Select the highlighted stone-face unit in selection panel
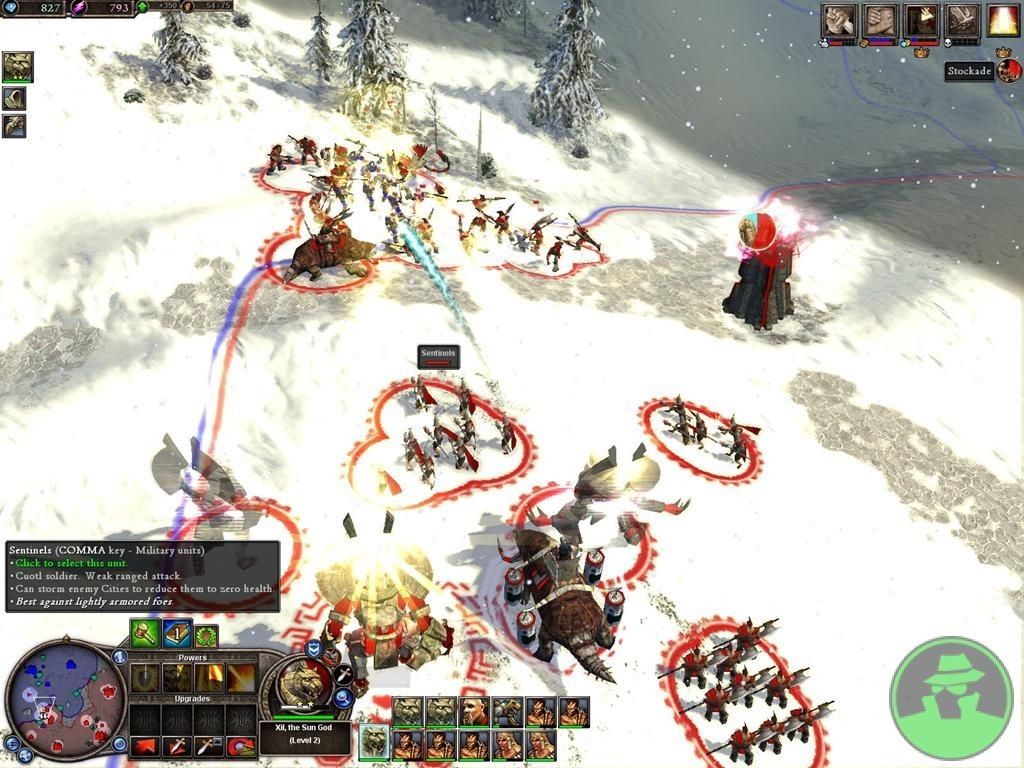This screenshot has height=768, width=1024. pyautogui.click(x=374, y=743)
